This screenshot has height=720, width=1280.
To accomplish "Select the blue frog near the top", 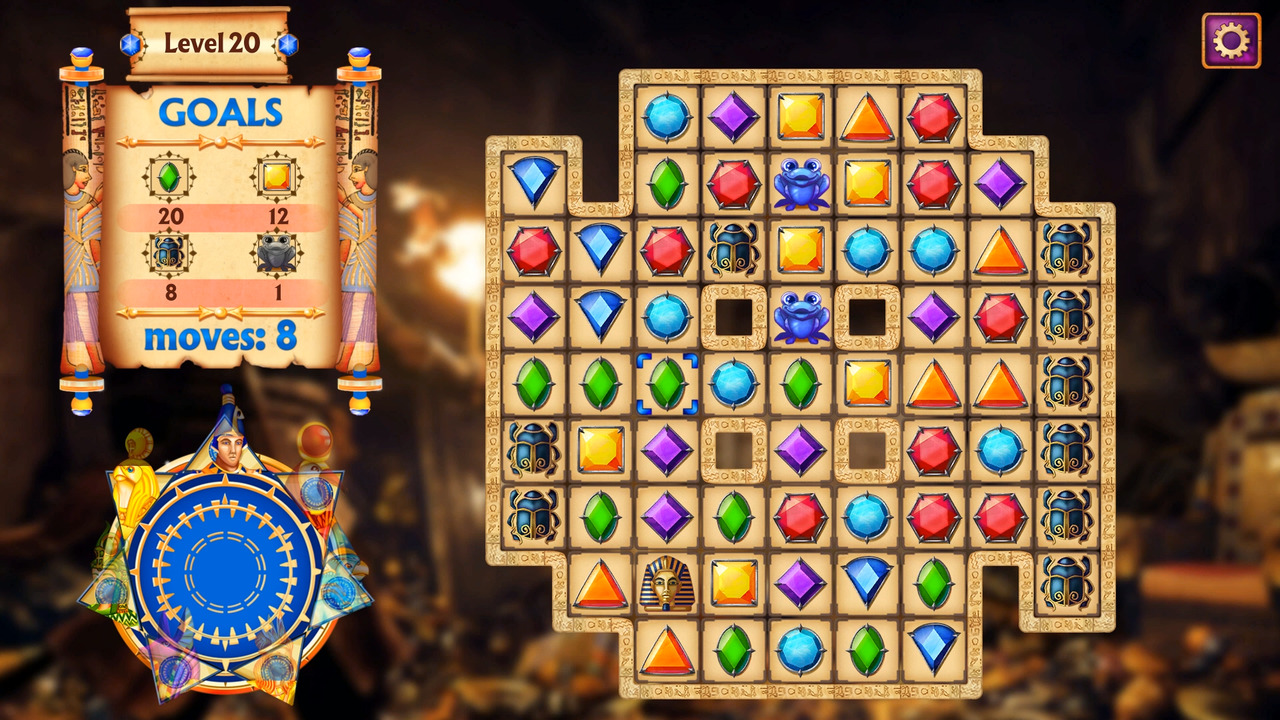I will click(800, 183).
